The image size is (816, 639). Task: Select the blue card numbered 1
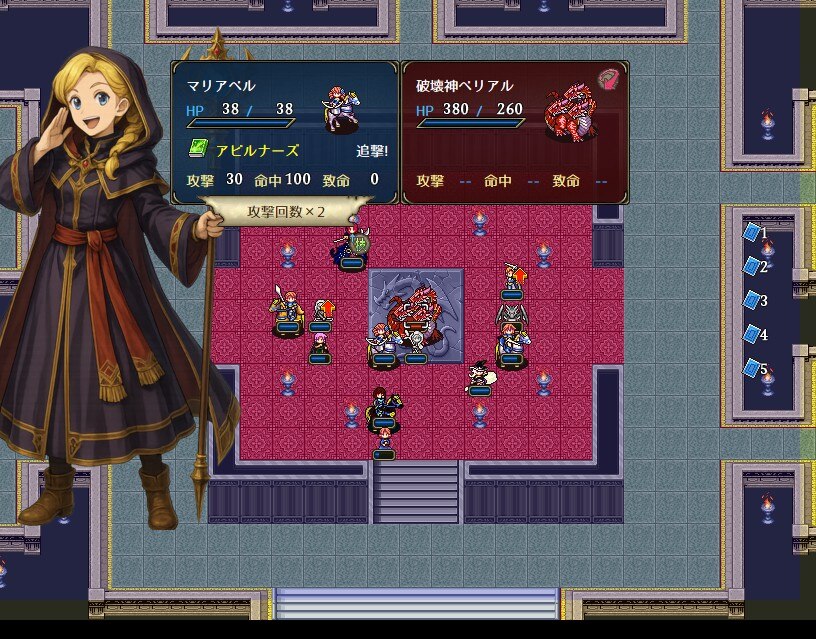click(752, 233)
